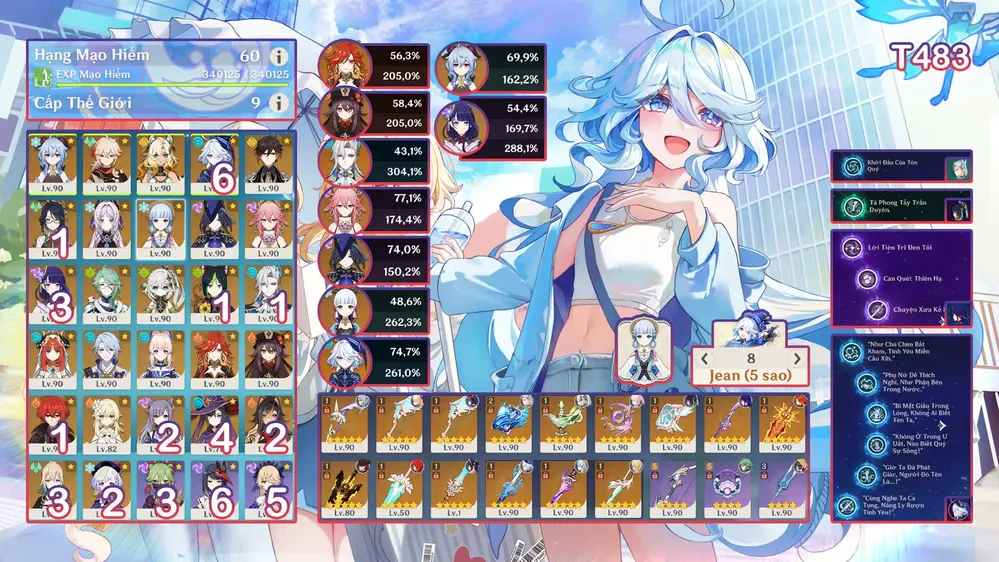Click the Cấp Thế Giới info icon
The height and width of the screenshot is (562, 999).
coord(279,103)
